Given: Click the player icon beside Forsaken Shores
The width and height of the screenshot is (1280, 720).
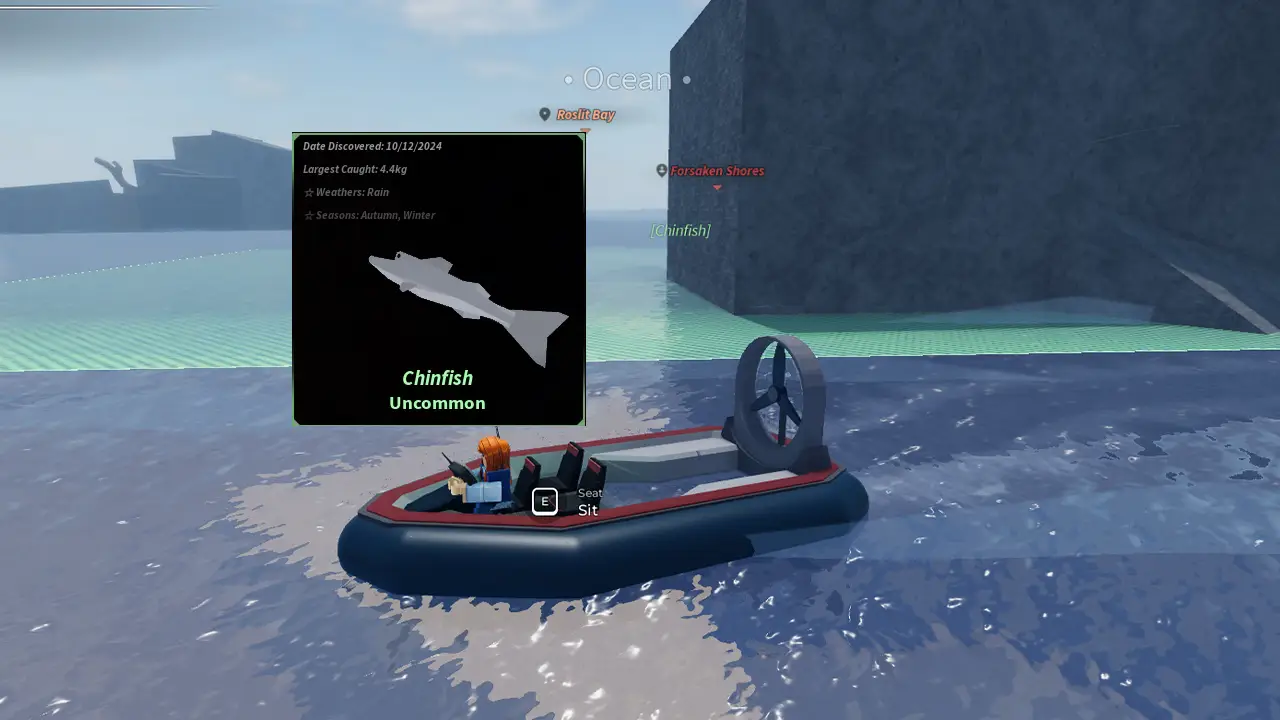Looking at the screenshot, I should [661, 170].
